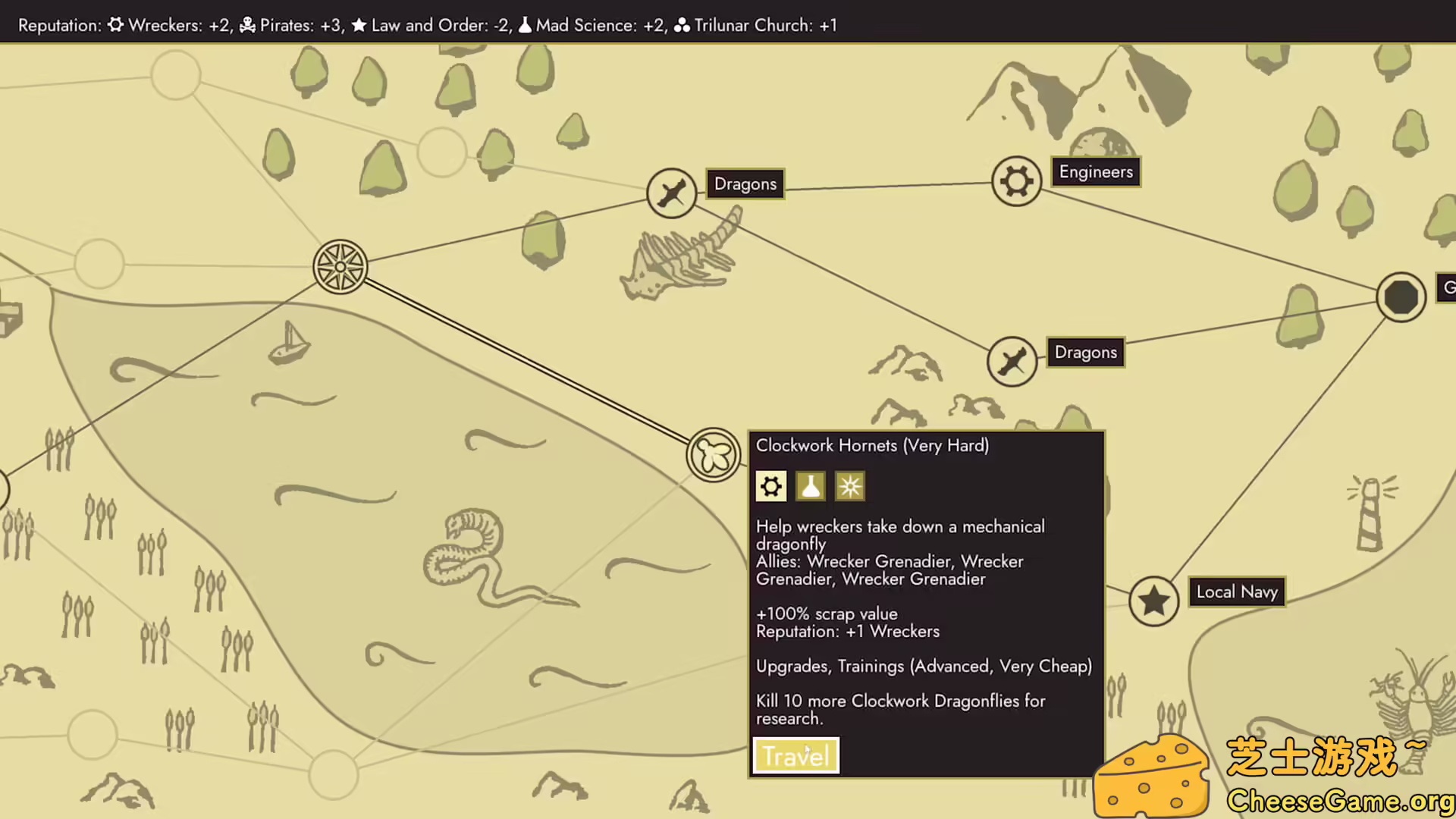The height and width of the screenshot is (819, 1456).
Task: Click the flask Mad Science icon in tooltip
Action: tap(810, 486)
